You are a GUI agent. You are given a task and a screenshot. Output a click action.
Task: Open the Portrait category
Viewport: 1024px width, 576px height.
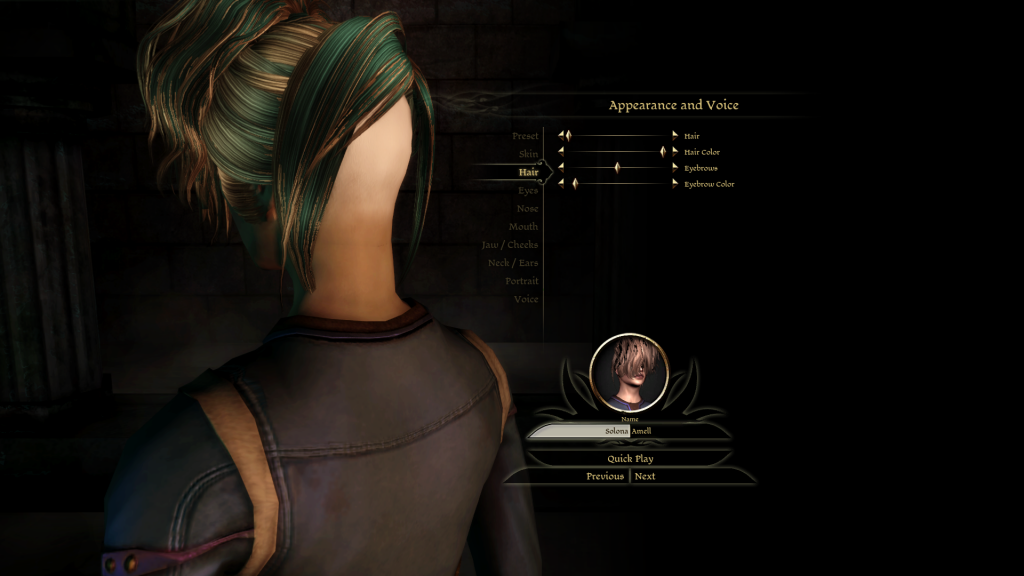[522, 281]
